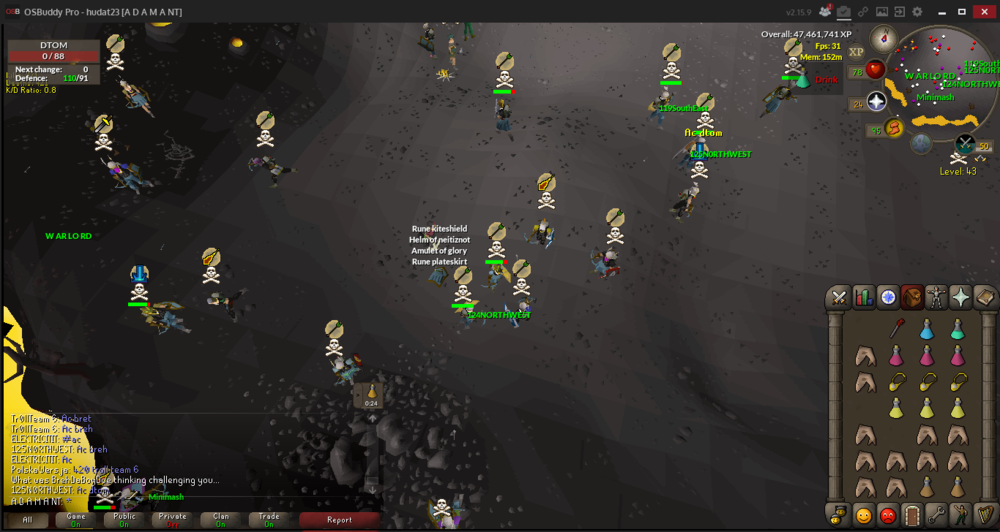Switch to the Magic spellbook tab
This screenshot has width=1000, height=532.
985,297
